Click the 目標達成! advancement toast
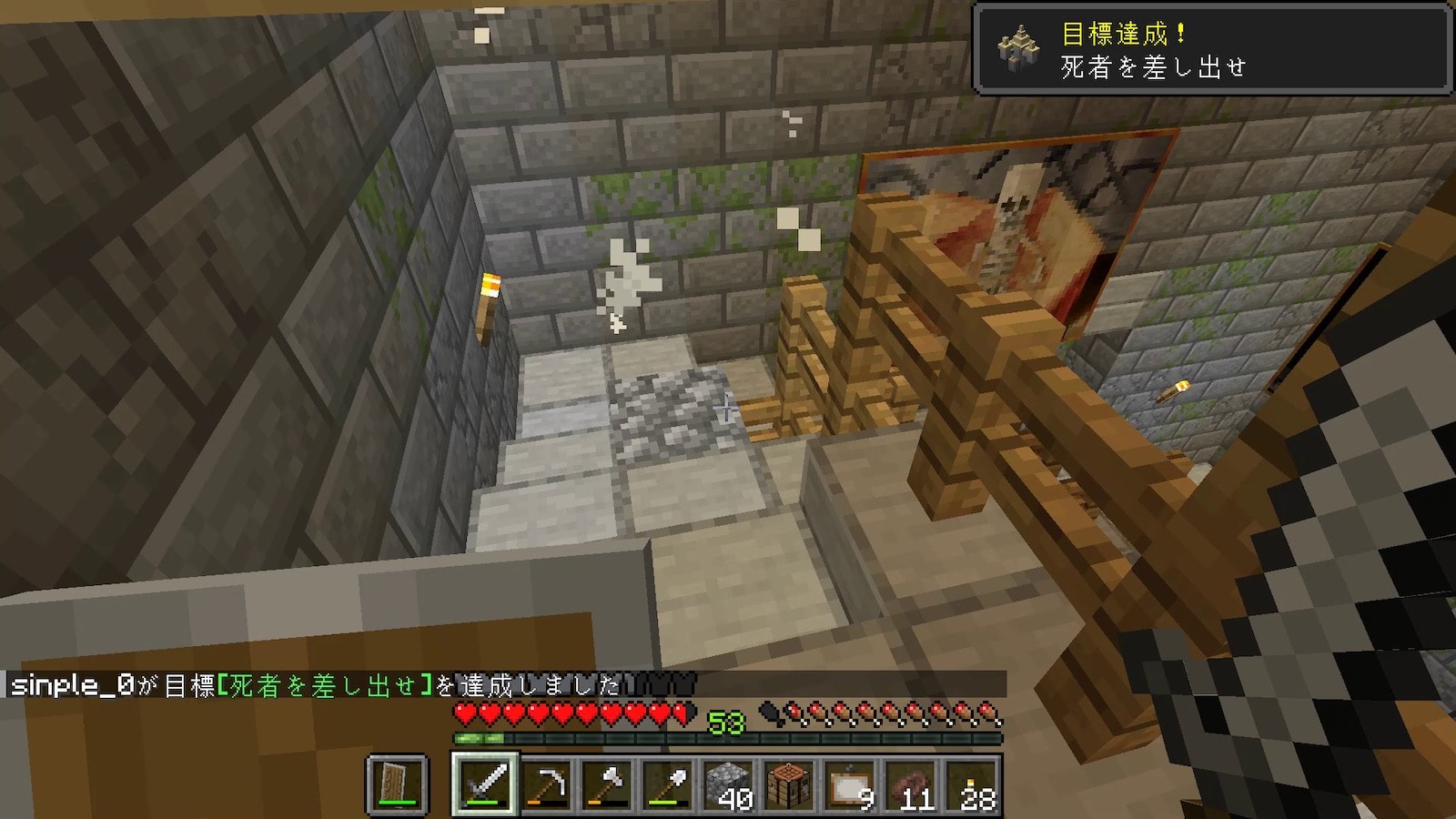 point(1211,49)
